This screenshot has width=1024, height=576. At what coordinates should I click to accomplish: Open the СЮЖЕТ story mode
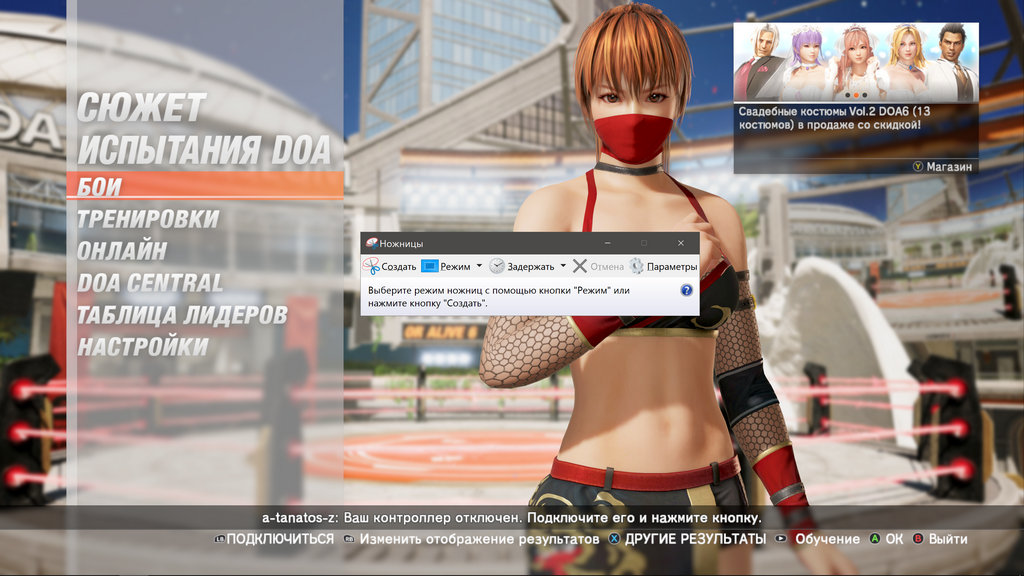tap(141, 108)
